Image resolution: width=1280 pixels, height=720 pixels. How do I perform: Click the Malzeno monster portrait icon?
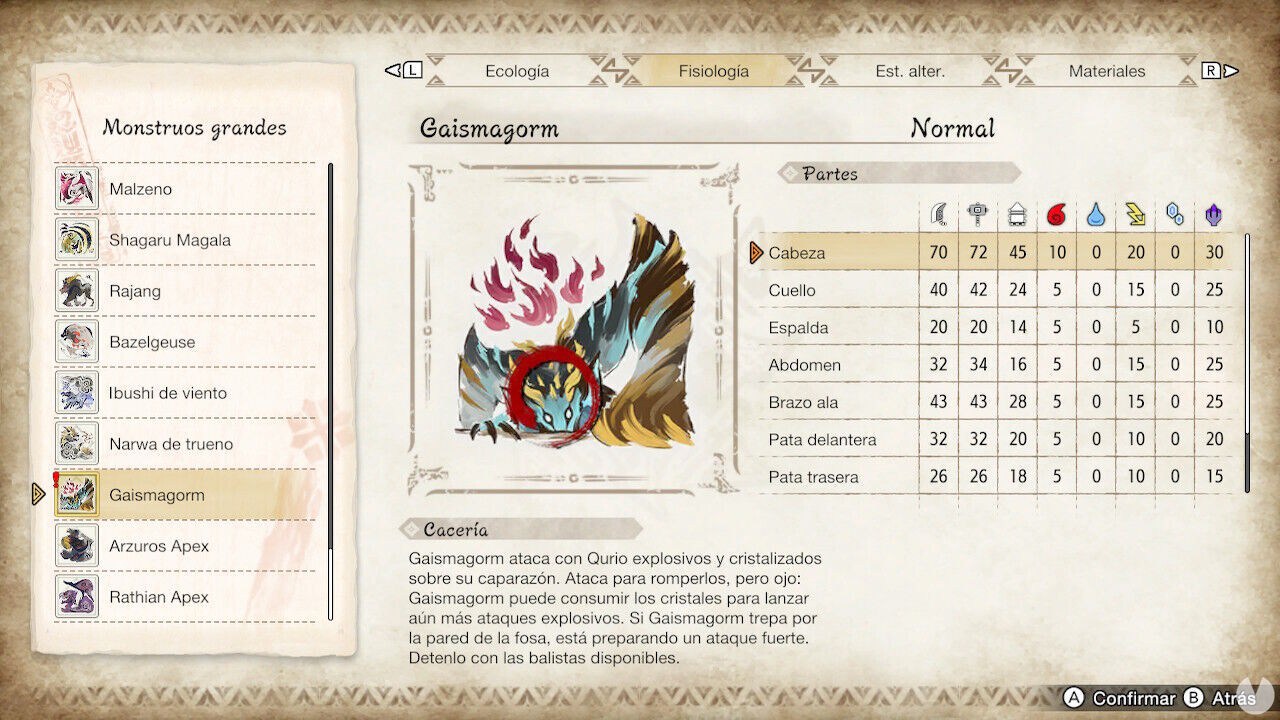pyautogui.click(x=77, y=188)
